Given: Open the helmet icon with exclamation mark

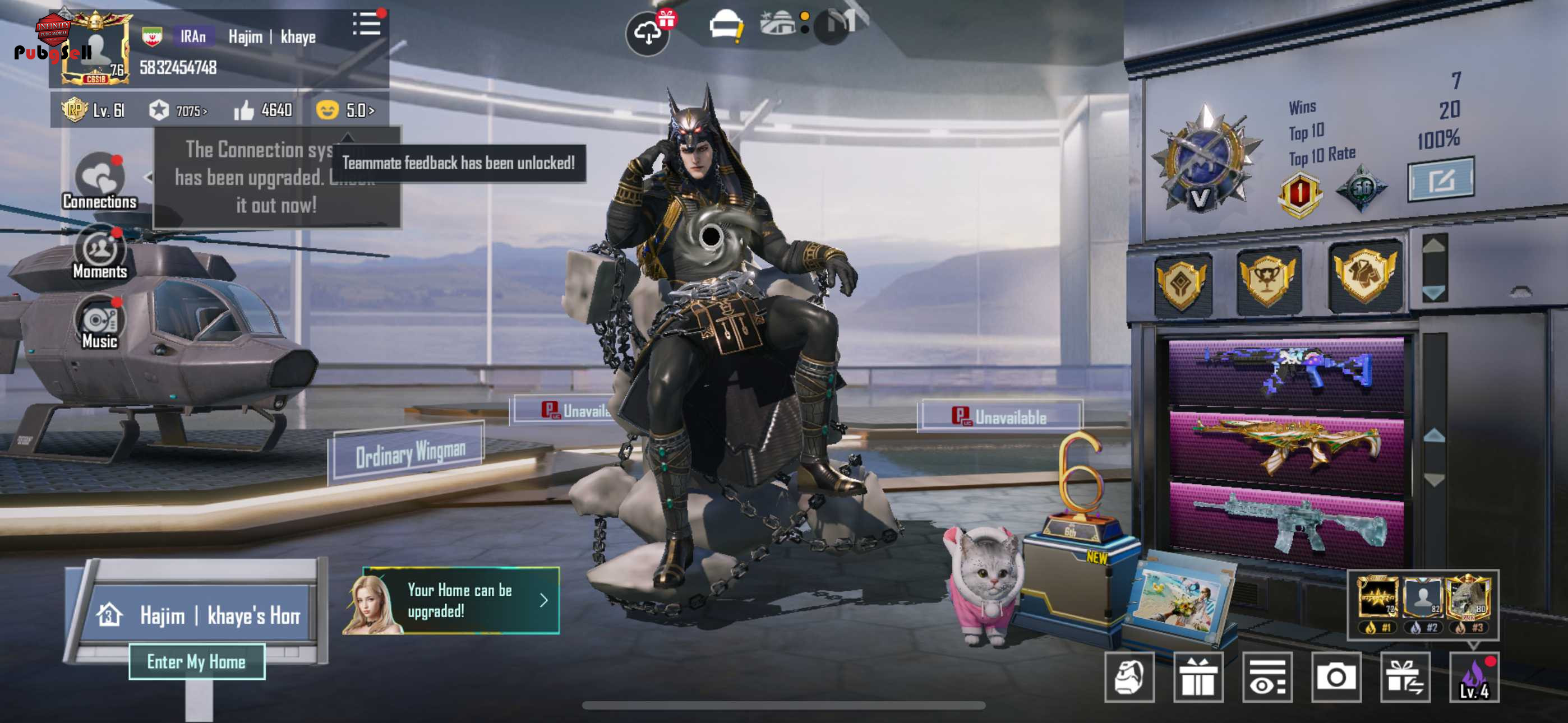Looking at the screenshot, I should pos(725,27).
